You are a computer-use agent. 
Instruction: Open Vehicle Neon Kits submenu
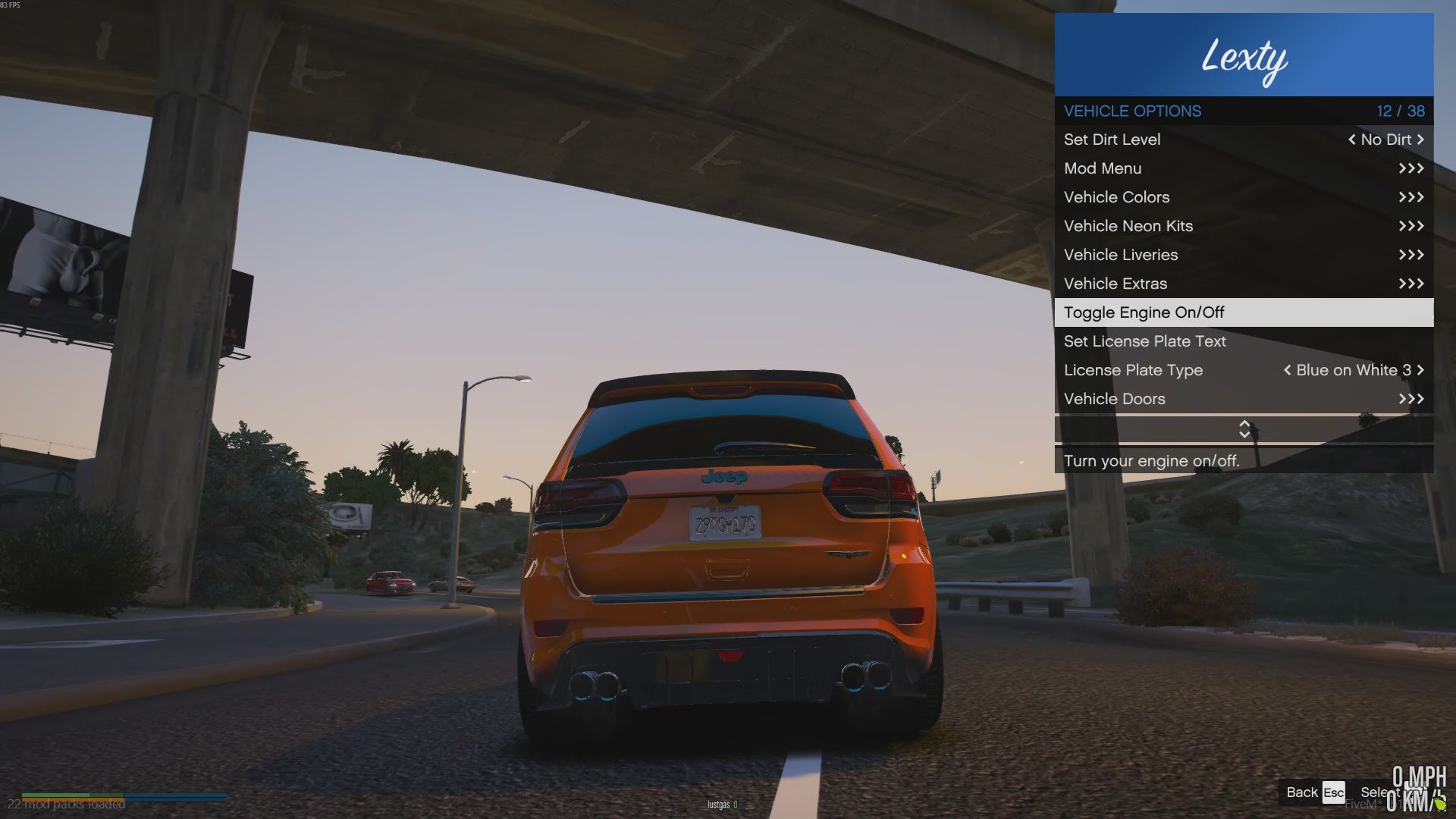tap(1244, 226)
